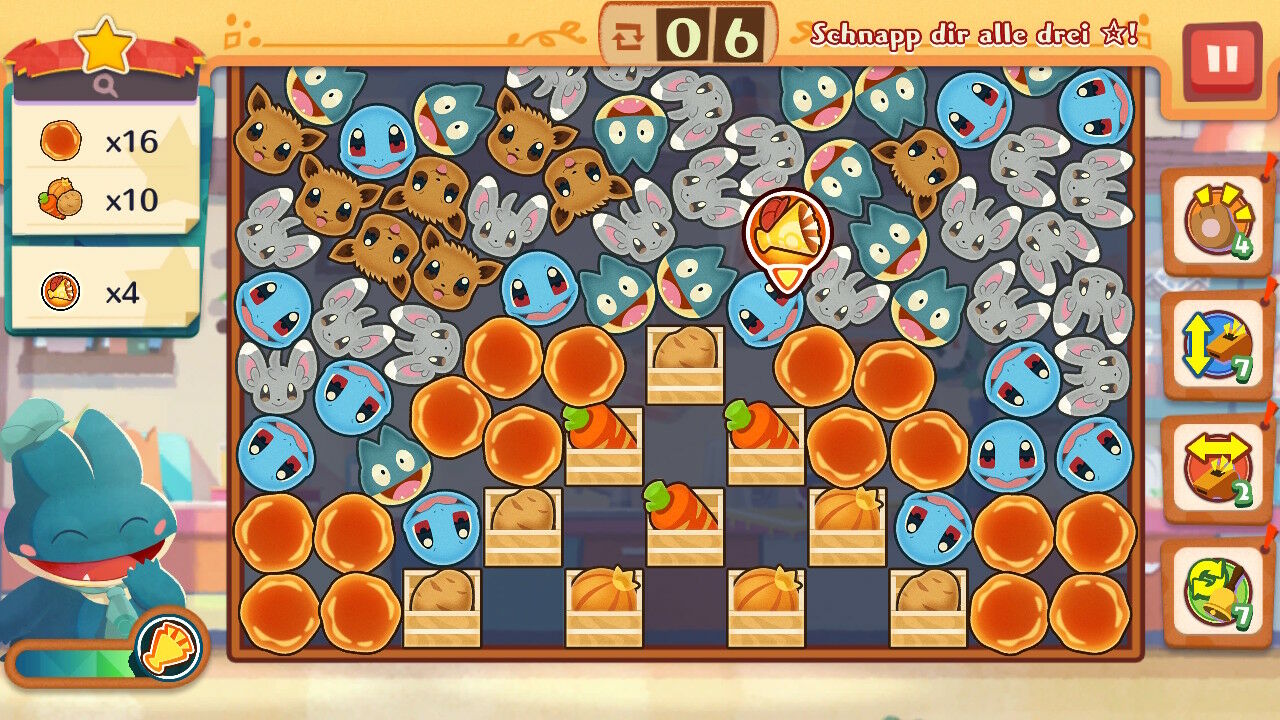Activate the green shuffle bell item
This screenshot has height=720, width=1280.
1216,592
